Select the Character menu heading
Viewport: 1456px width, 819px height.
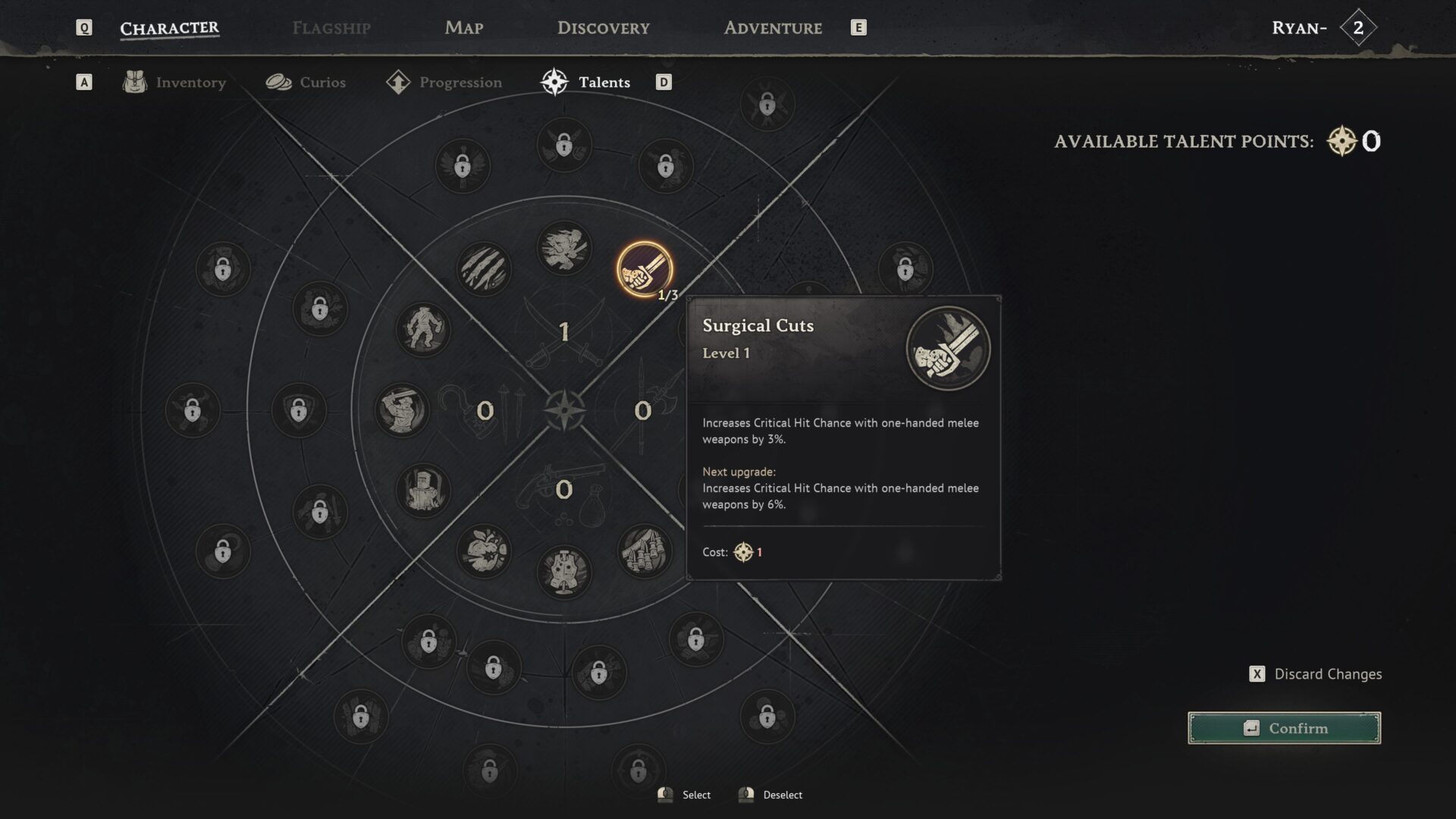coord(169,28)
